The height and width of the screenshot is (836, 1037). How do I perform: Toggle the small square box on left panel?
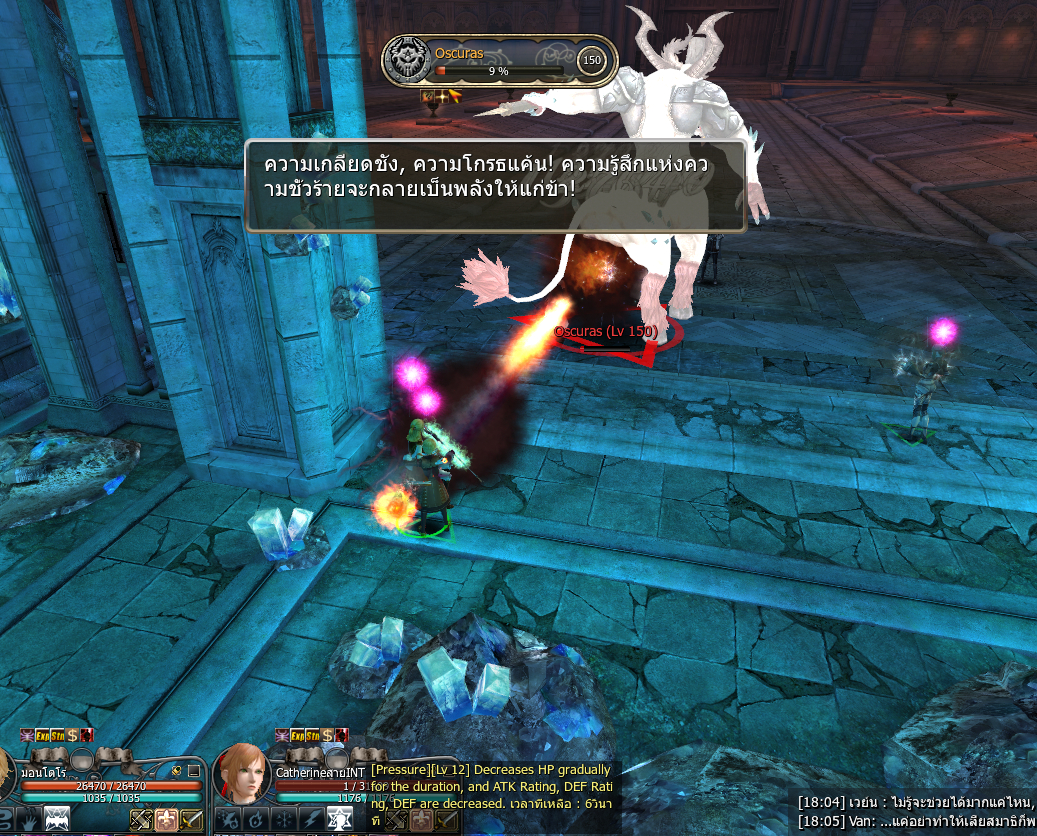tap(194, 771)
